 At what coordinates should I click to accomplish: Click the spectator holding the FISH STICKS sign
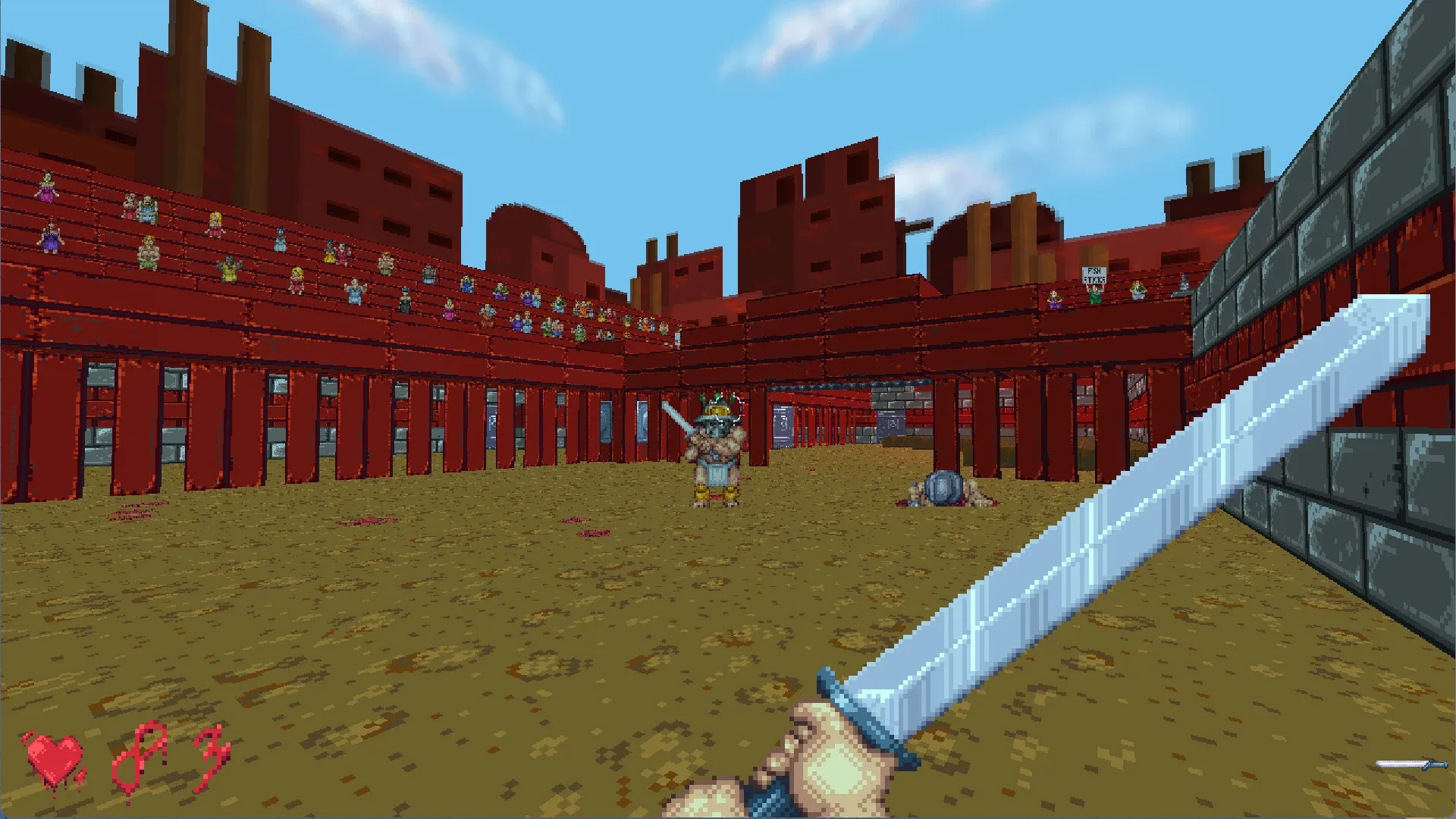(x=1094, y=296)
